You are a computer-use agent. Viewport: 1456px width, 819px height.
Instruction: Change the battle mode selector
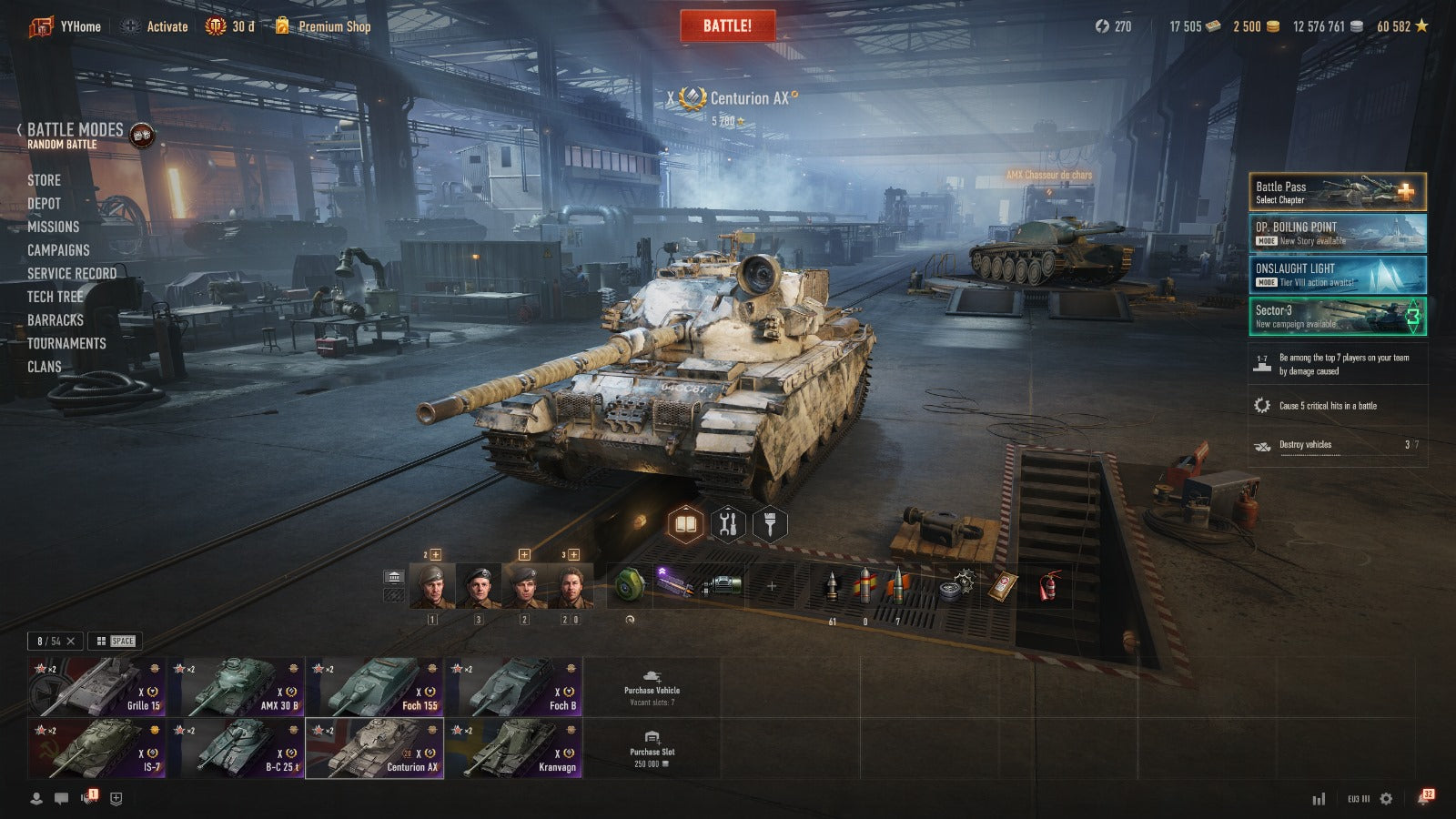coord(75,135)
